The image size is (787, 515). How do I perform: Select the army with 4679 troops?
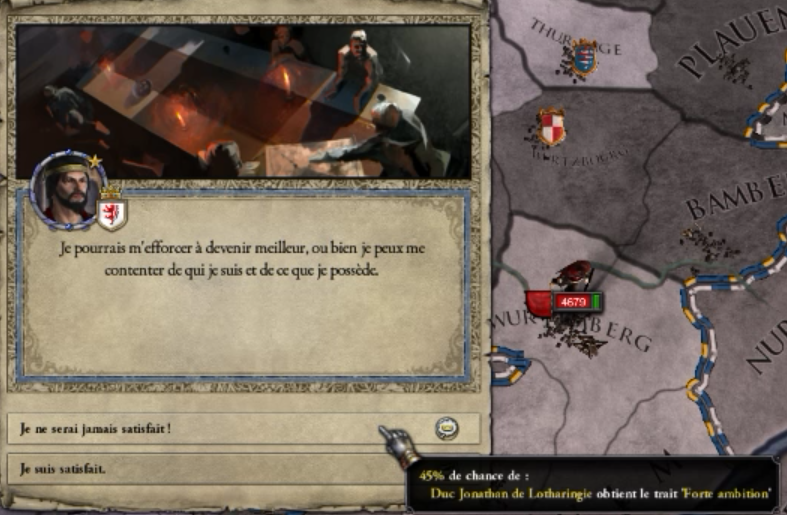pyautogui.click(x=572, y=302)
